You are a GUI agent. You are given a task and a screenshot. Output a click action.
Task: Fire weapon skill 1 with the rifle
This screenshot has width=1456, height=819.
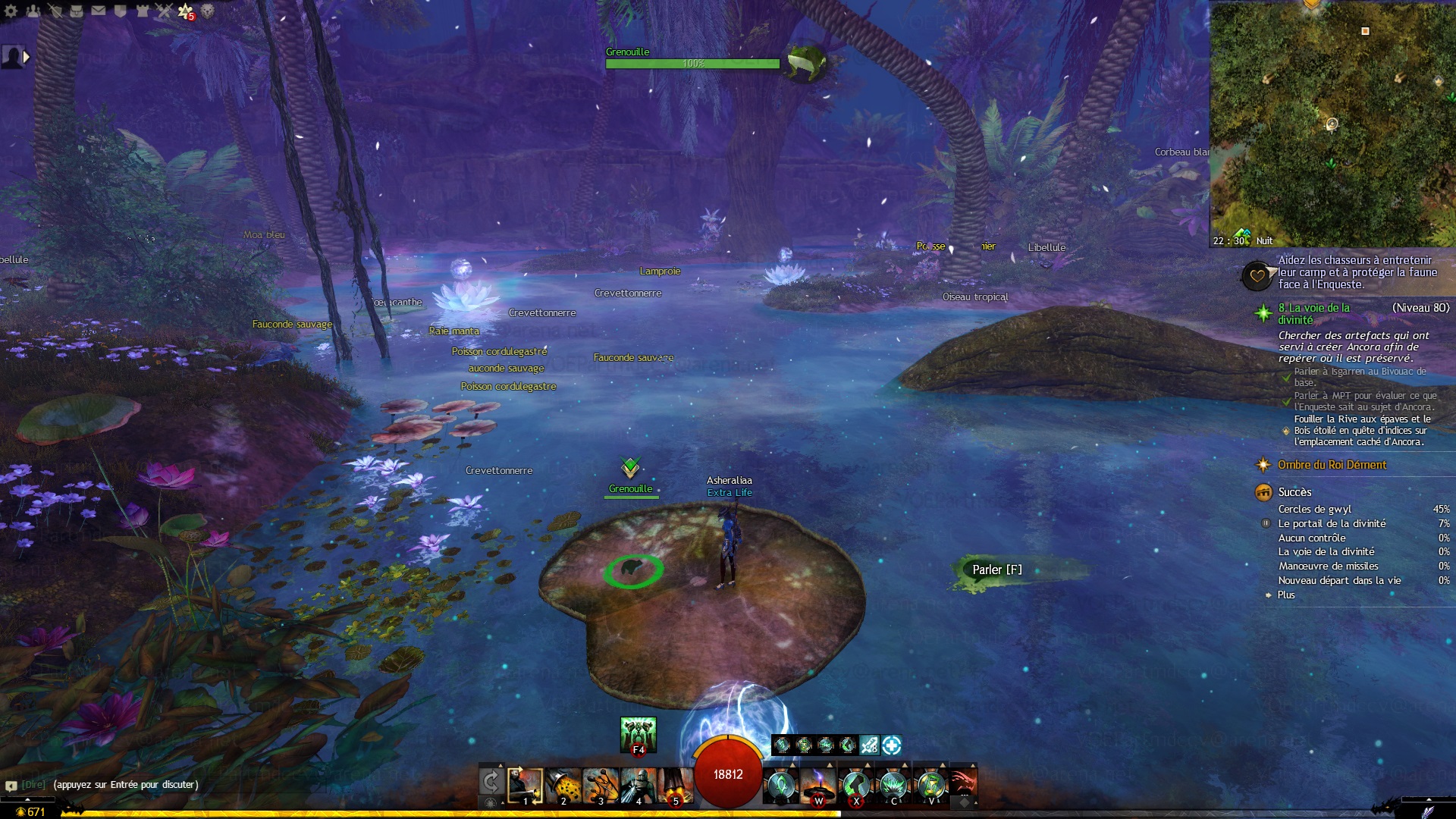click(x=525, y=785)
